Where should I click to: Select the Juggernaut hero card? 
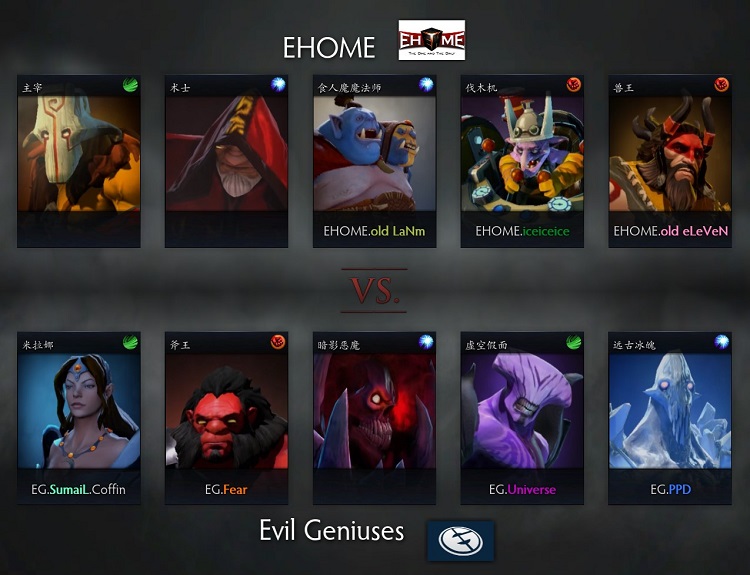(x=76, y=160)
